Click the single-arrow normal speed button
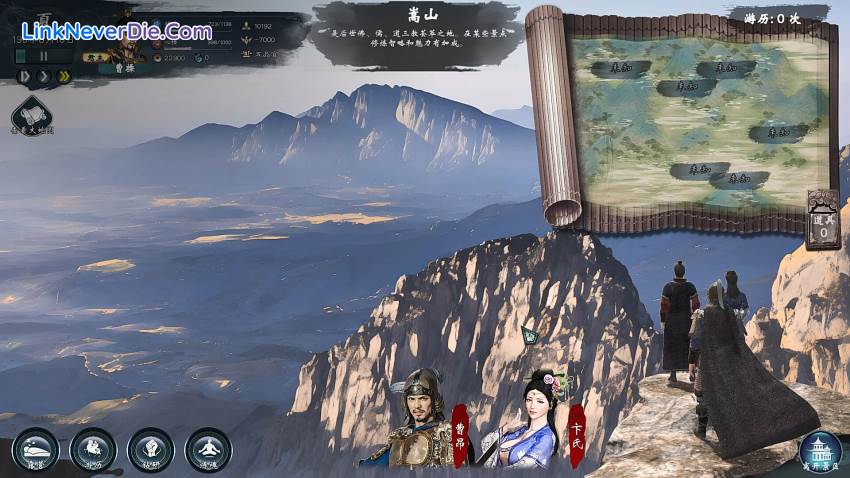The image size is (850, 478). pyautogui.click(x=43, y=76)
